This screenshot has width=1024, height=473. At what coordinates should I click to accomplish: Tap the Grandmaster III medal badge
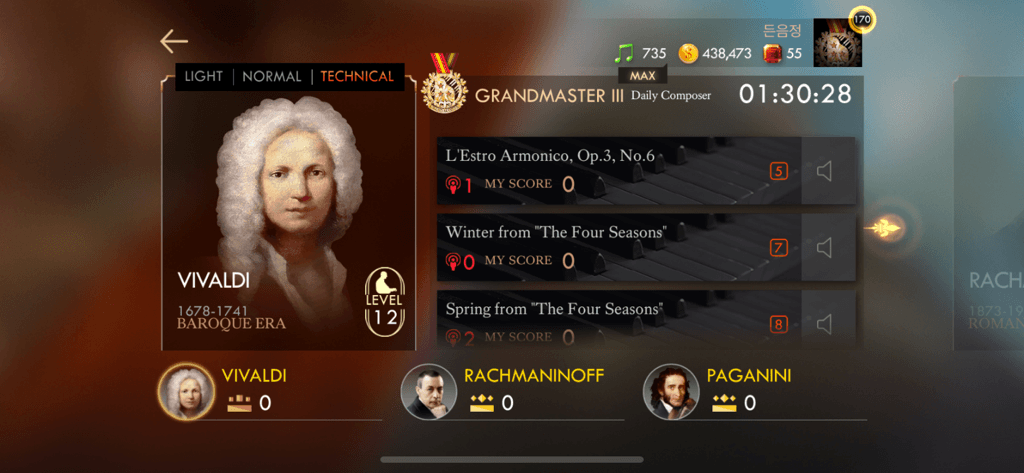(445, 87)
